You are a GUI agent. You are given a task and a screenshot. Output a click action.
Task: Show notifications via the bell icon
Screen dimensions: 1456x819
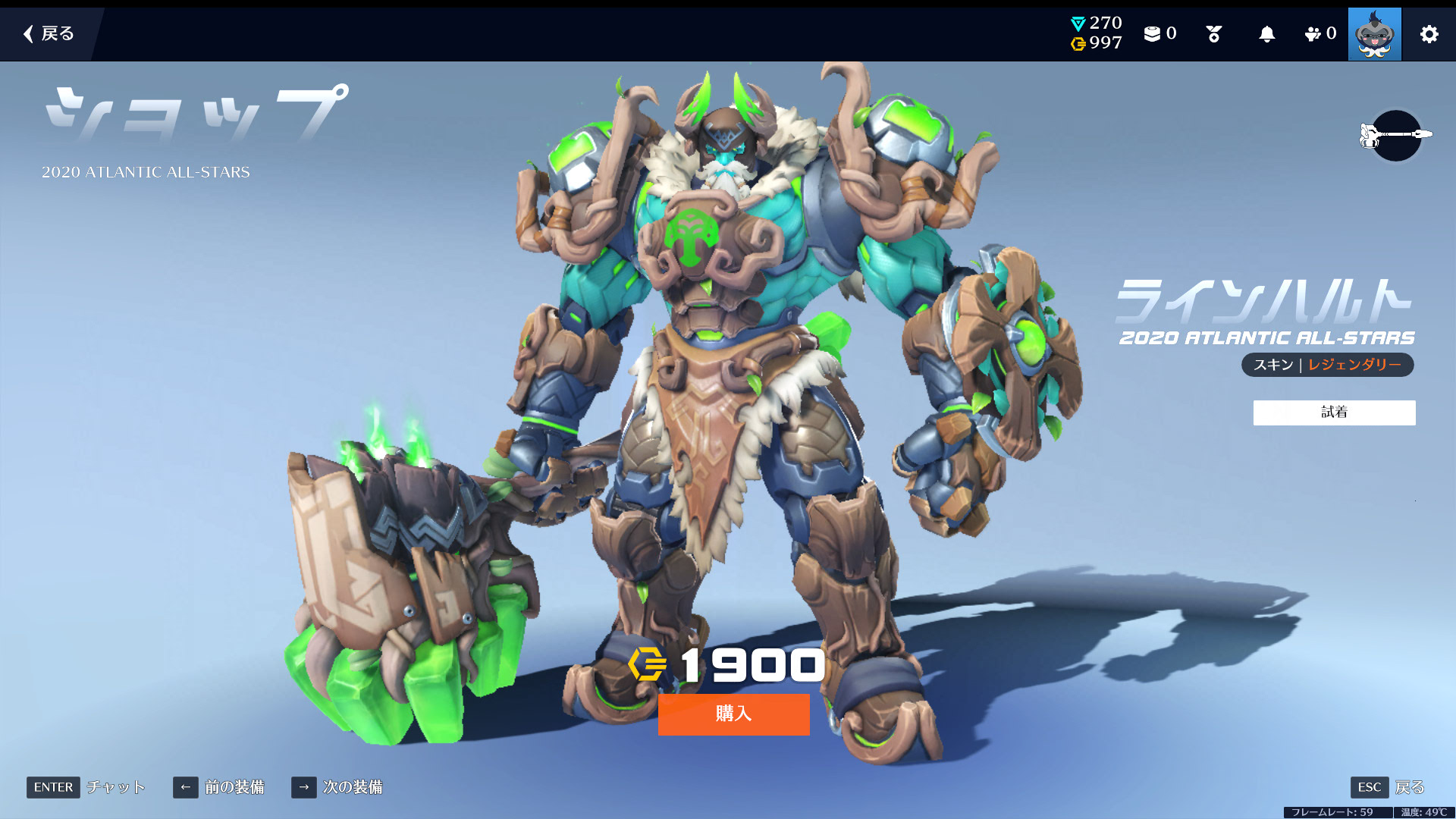(1266, 34)
